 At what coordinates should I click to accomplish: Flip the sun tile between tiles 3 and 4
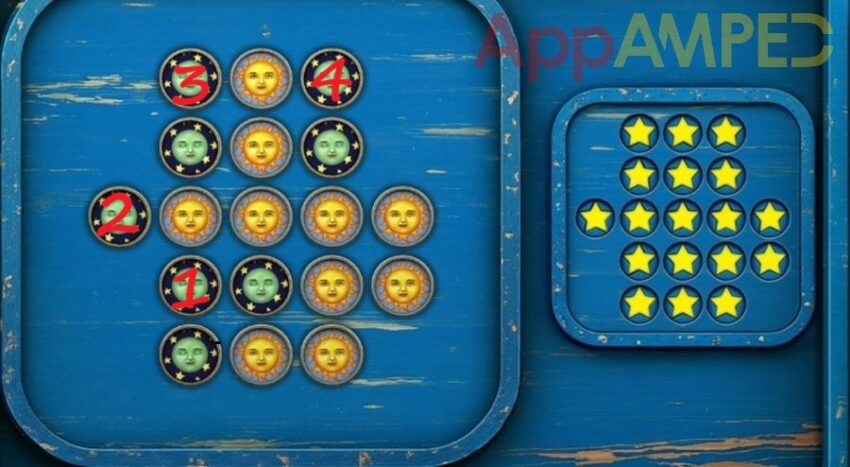click(261, 78)
